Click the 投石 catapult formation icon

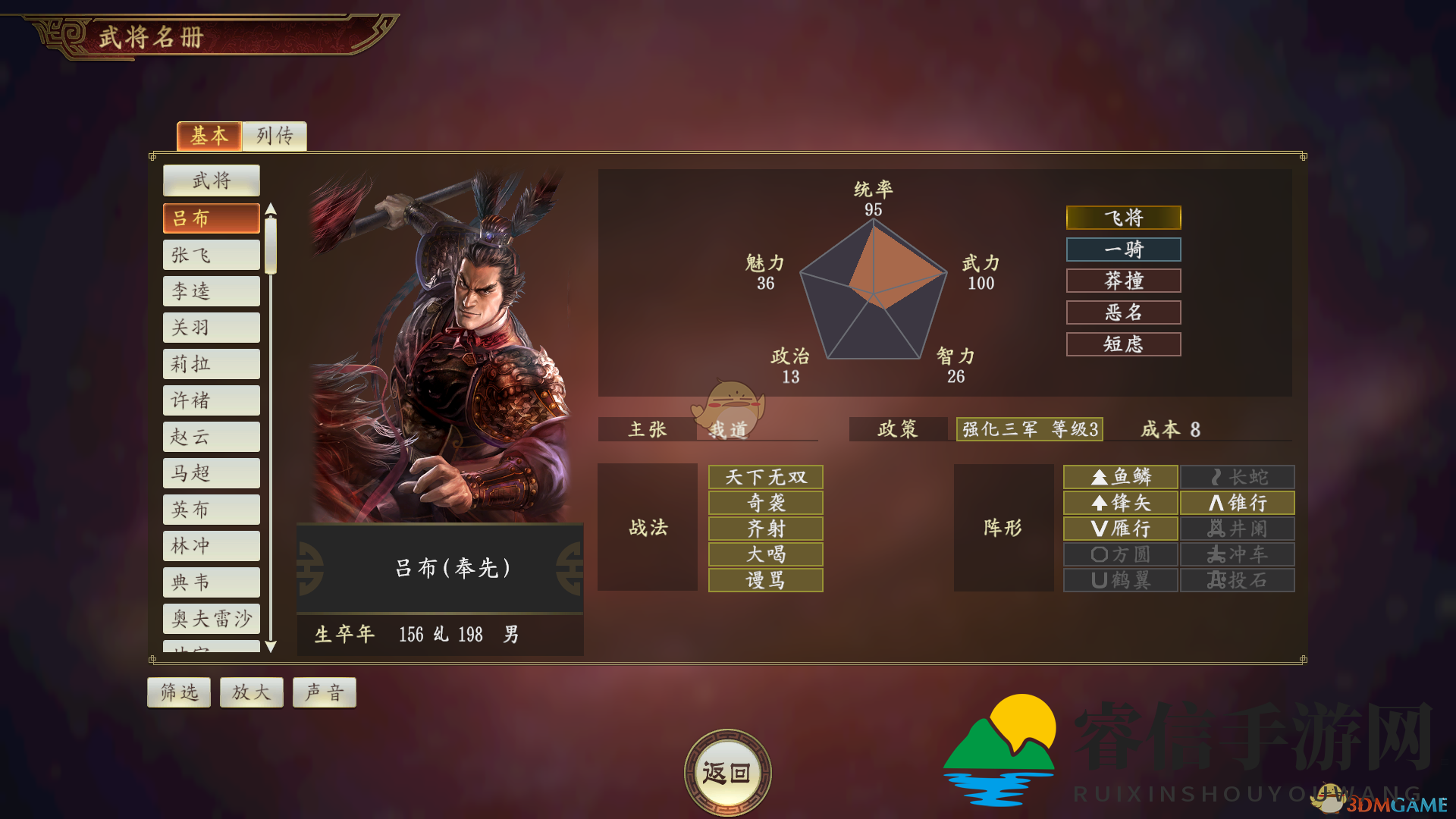tap(1237, 580)
